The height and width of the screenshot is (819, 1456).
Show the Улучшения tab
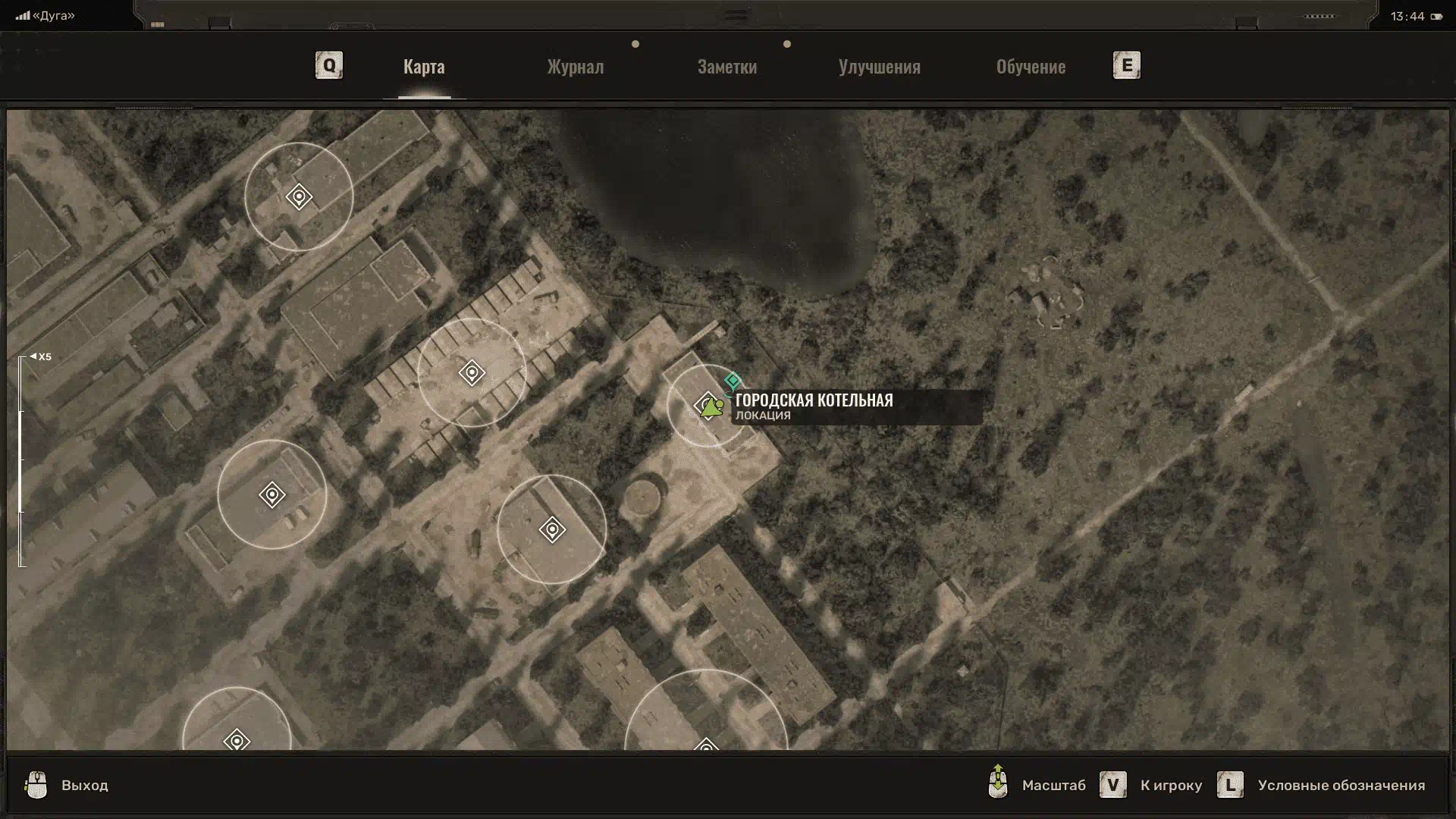point(879,67)
